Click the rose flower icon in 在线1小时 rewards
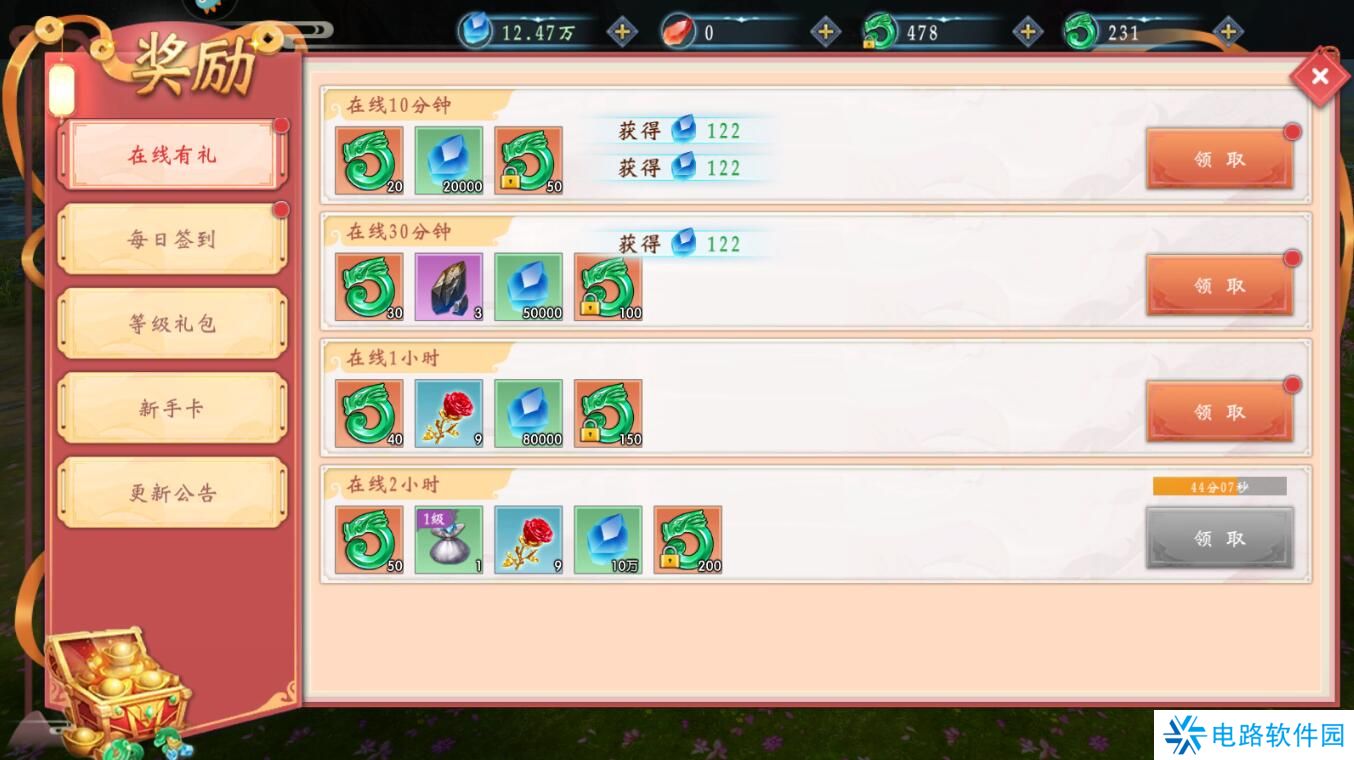The width and height of the screenshot is (1354, 760). click(449, 413)
